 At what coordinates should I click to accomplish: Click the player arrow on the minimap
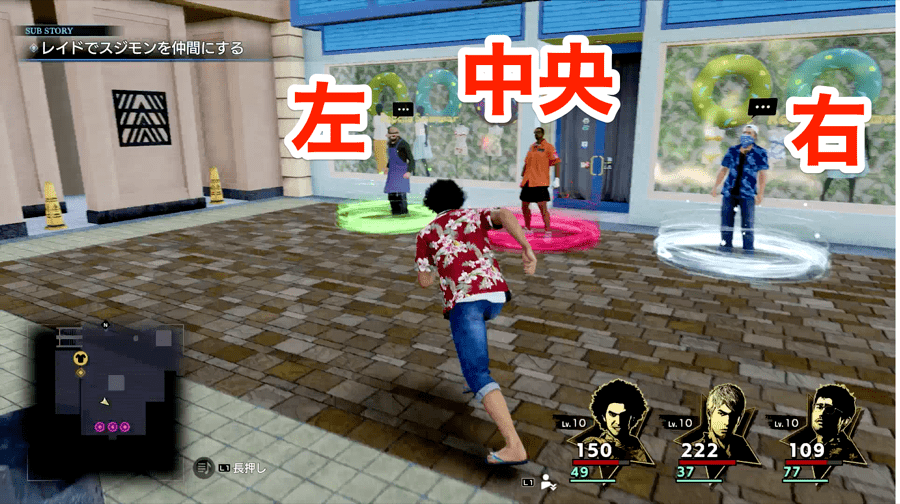[x=105, y=401]
